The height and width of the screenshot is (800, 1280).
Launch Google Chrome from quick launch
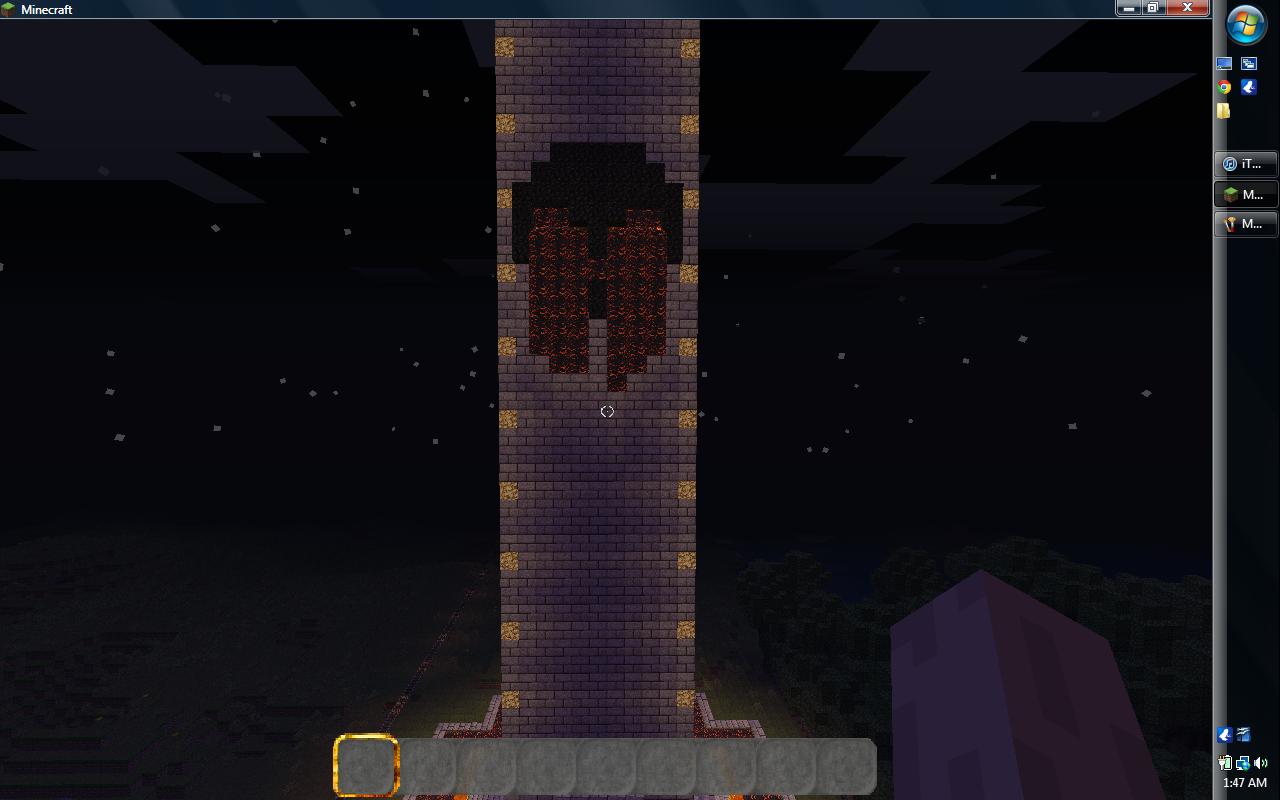point(1224,86)
